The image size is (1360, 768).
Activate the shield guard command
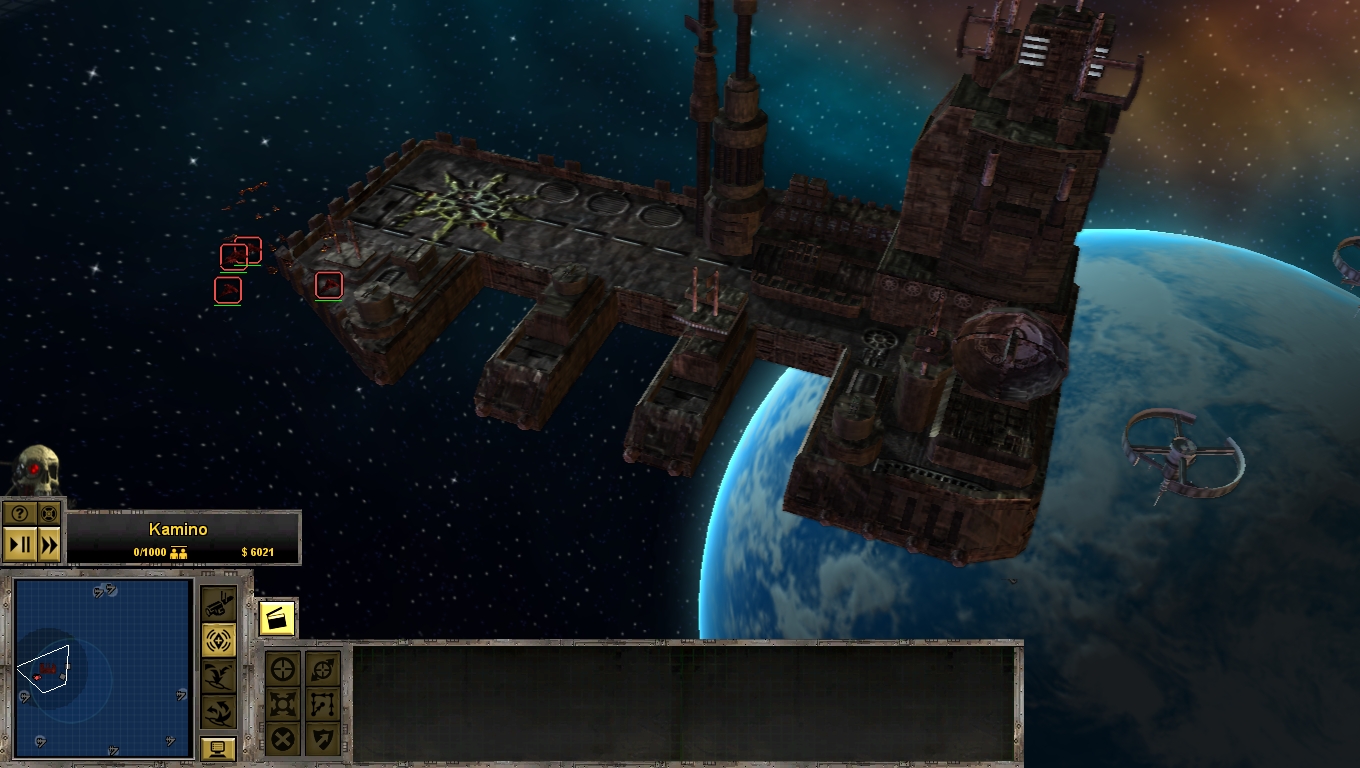[x=322, y=740]
